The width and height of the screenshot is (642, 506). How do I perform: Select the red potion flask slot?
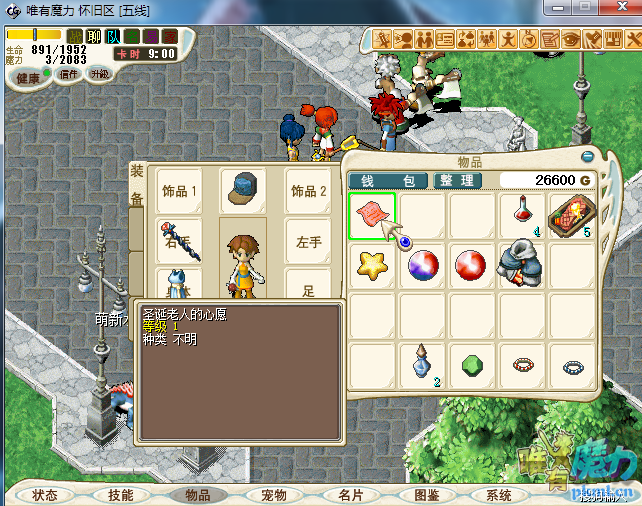tap(522, 215)
